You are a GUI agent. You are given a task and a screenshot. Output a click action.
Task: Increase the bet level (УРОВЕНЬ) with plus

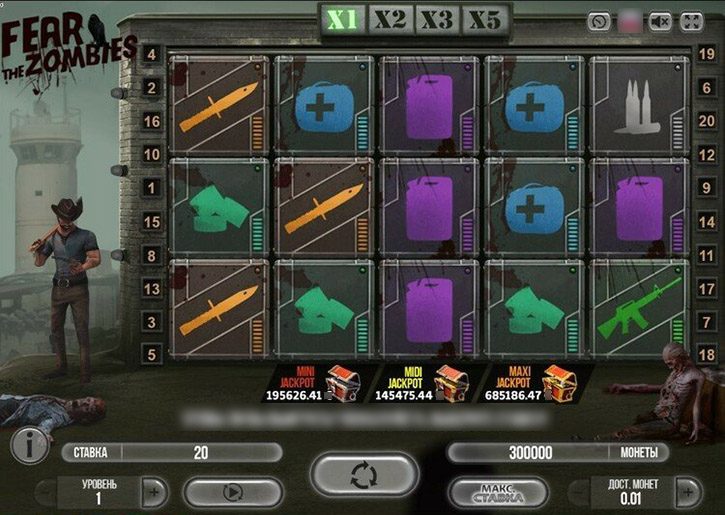pyautogui.click(x=154, y=492)
